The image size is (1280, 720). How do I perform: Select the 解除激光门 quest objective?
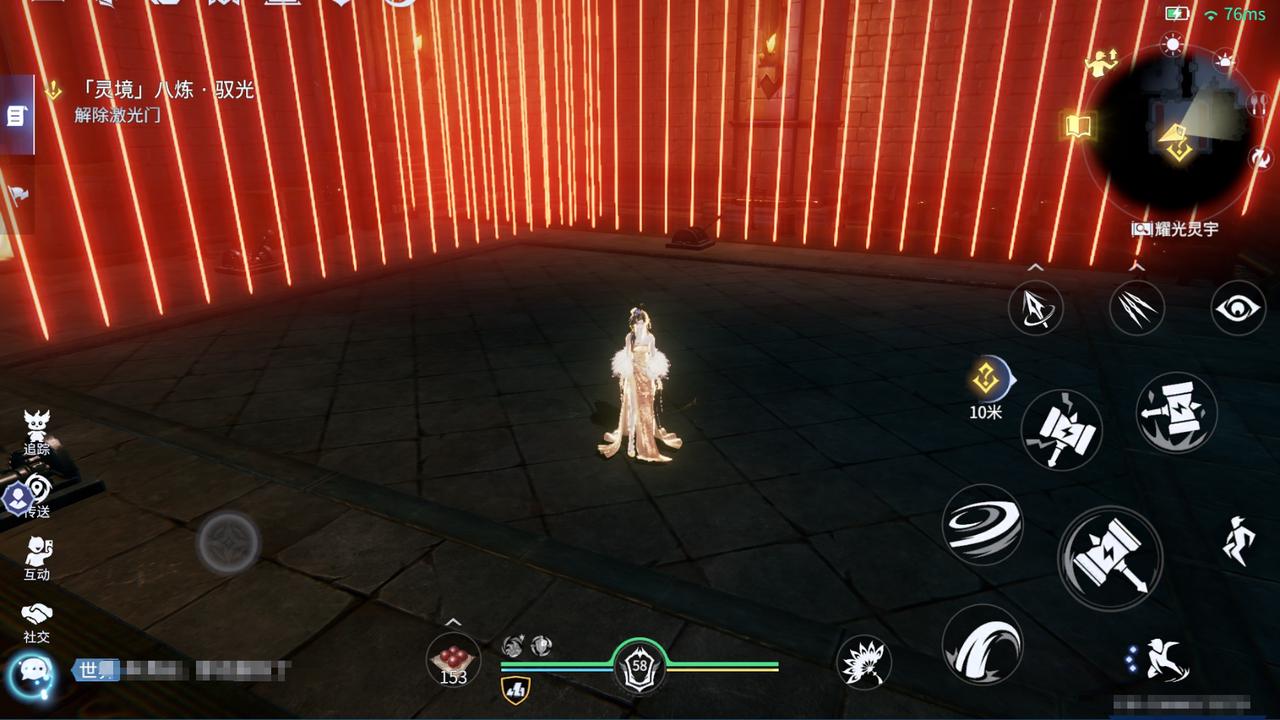(x=117, y=114)
